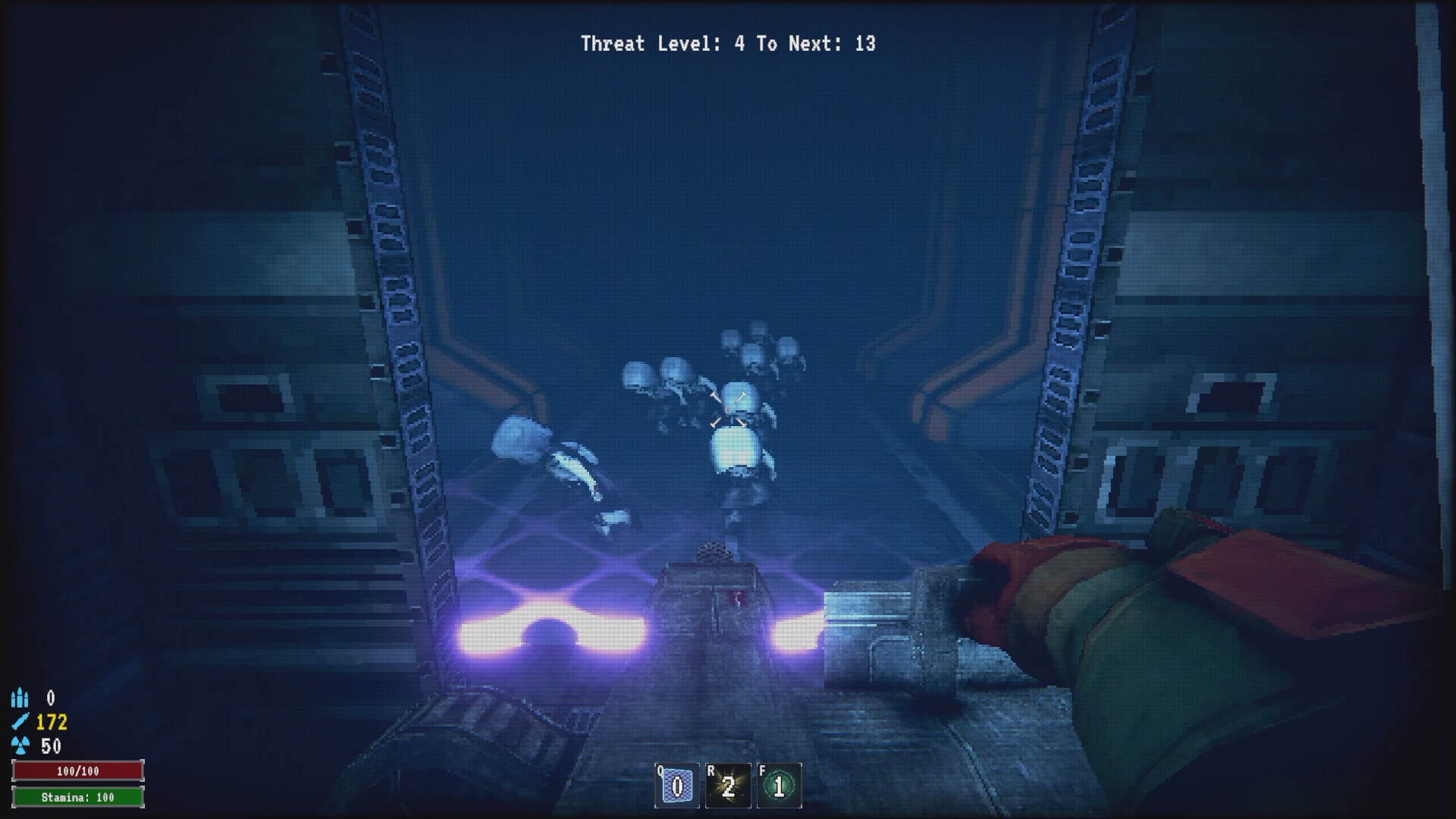Activate the R explosive ability showing 2 charges

click(727, 786)
